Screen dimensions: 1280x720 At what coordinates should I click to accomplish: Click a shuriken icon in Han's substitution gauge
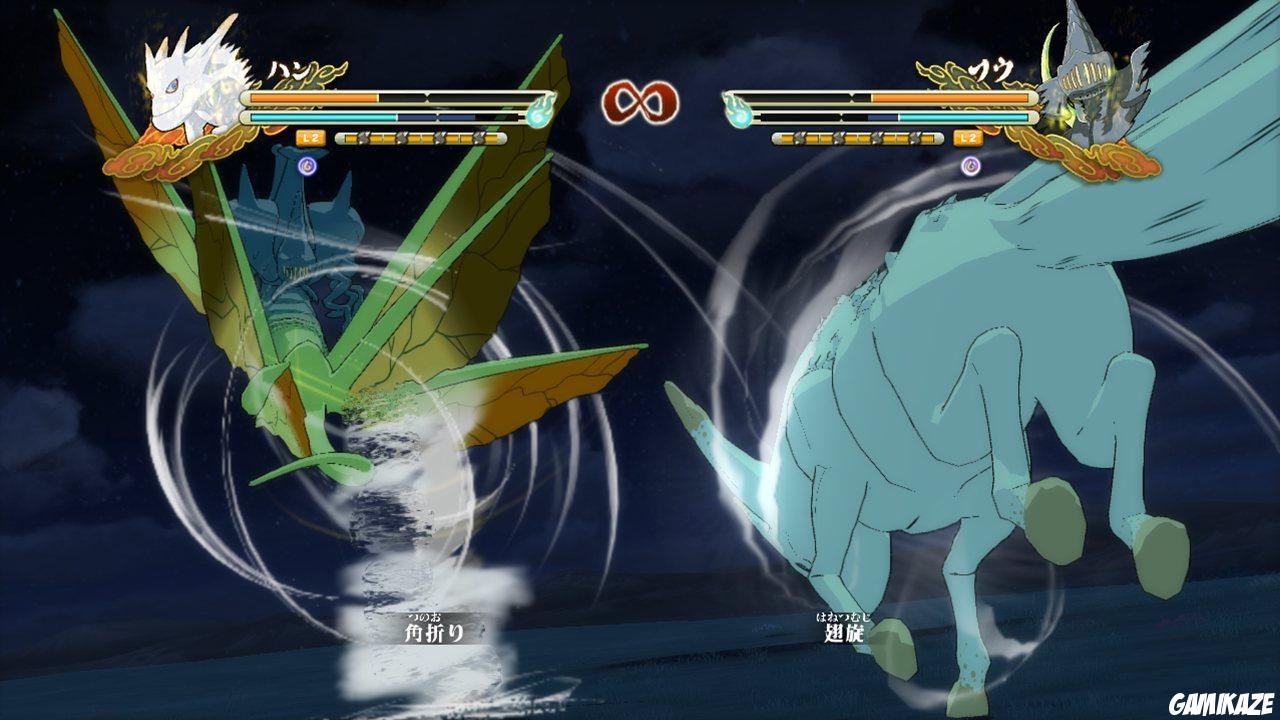[x=400, y=140]
